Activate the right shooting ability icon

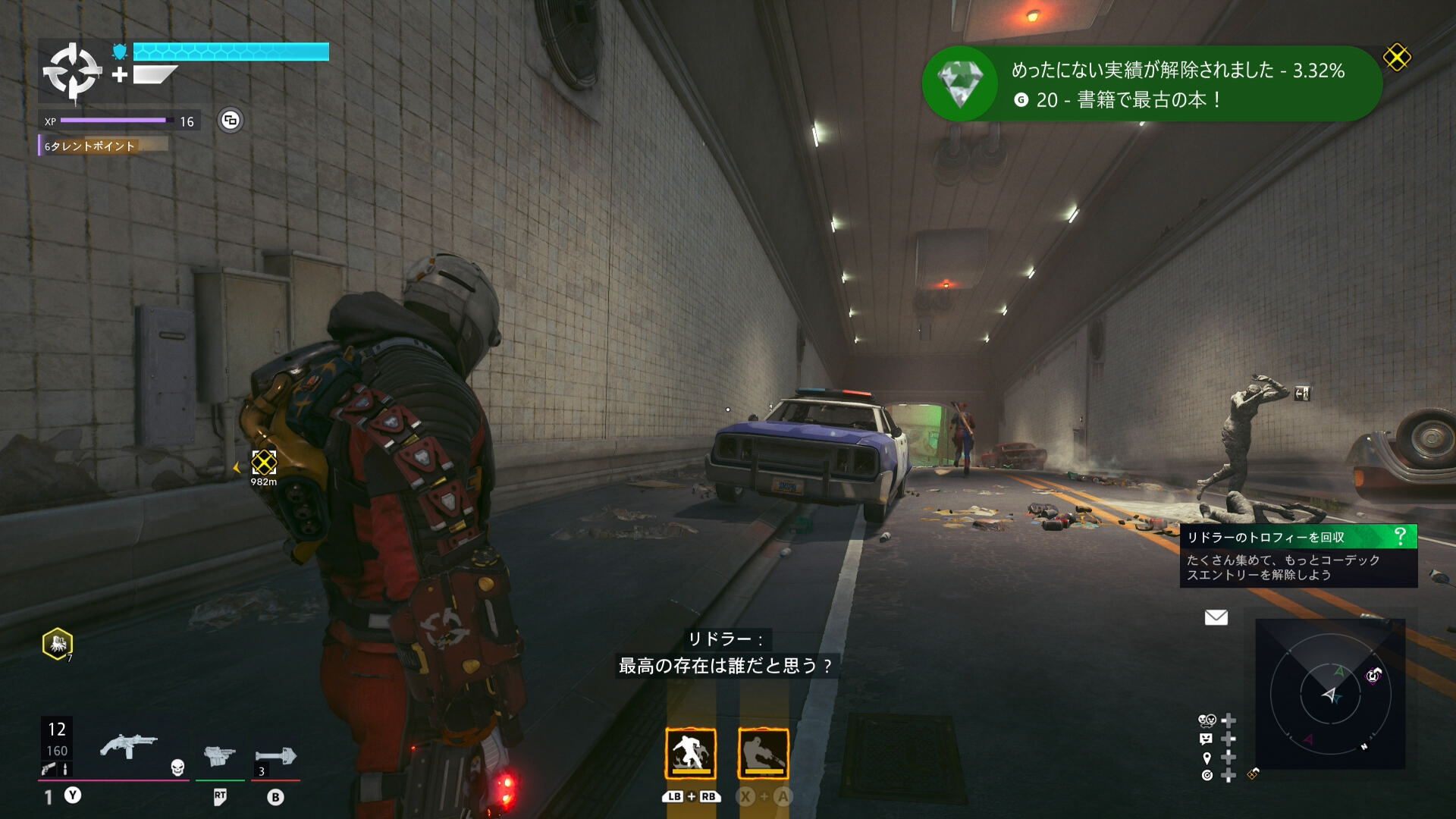point(763,753)
